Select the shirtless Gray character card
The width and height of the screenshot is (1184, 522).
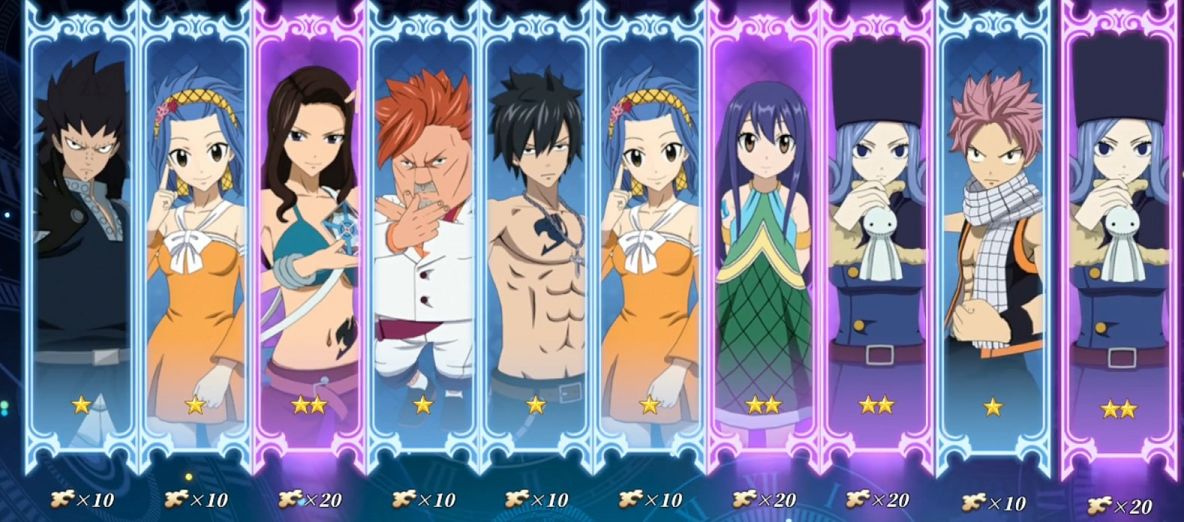click(x=536, y=240)
